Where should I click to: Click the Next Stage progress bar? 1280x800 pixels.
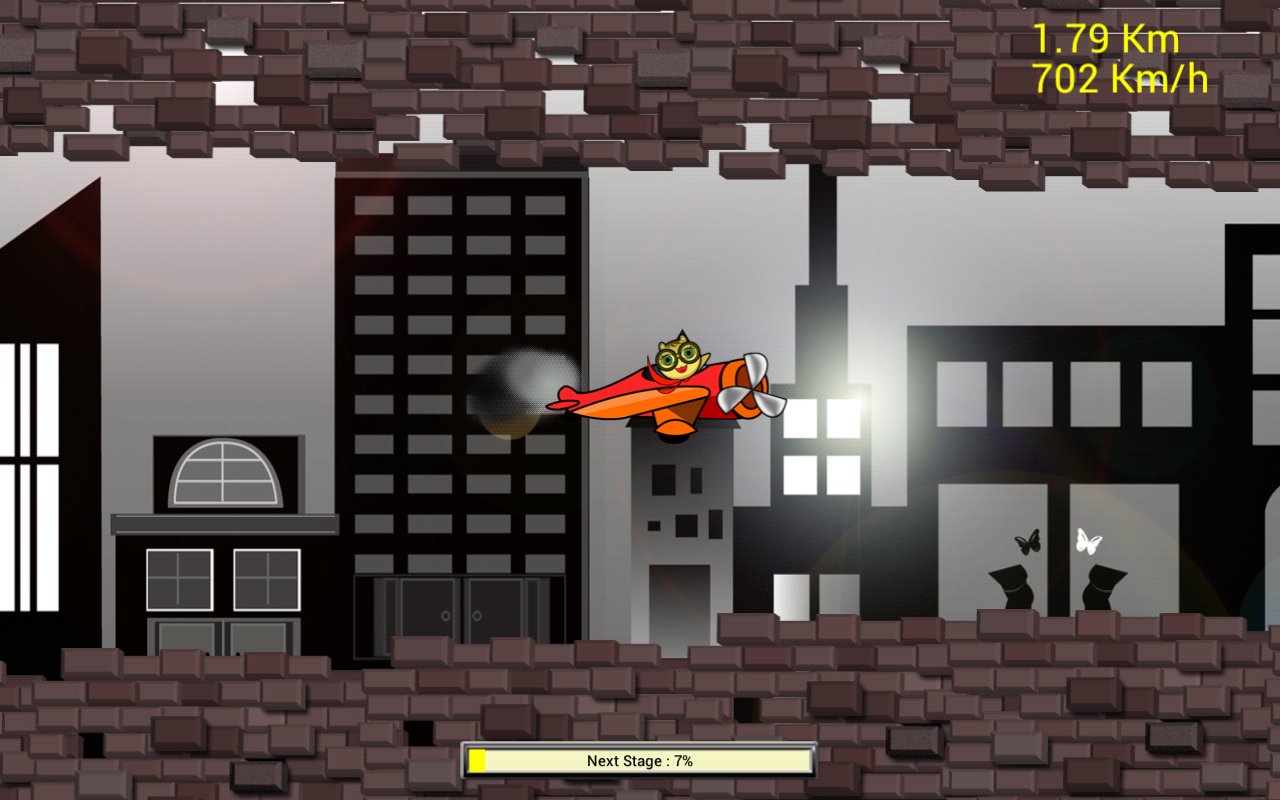[640, 760]
